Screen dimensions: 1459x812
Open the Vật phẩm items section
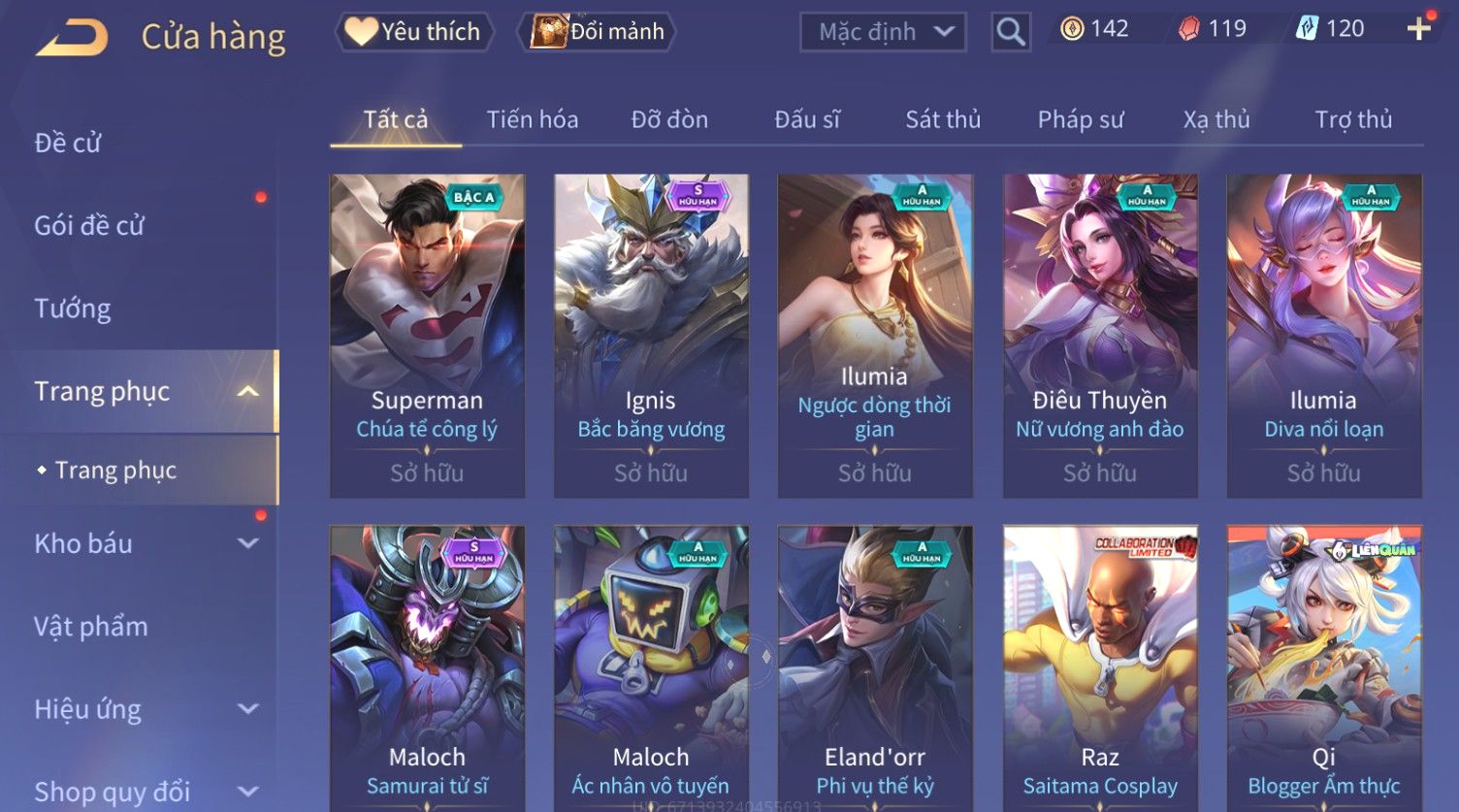pyautogui.click(x=91, y=627)
